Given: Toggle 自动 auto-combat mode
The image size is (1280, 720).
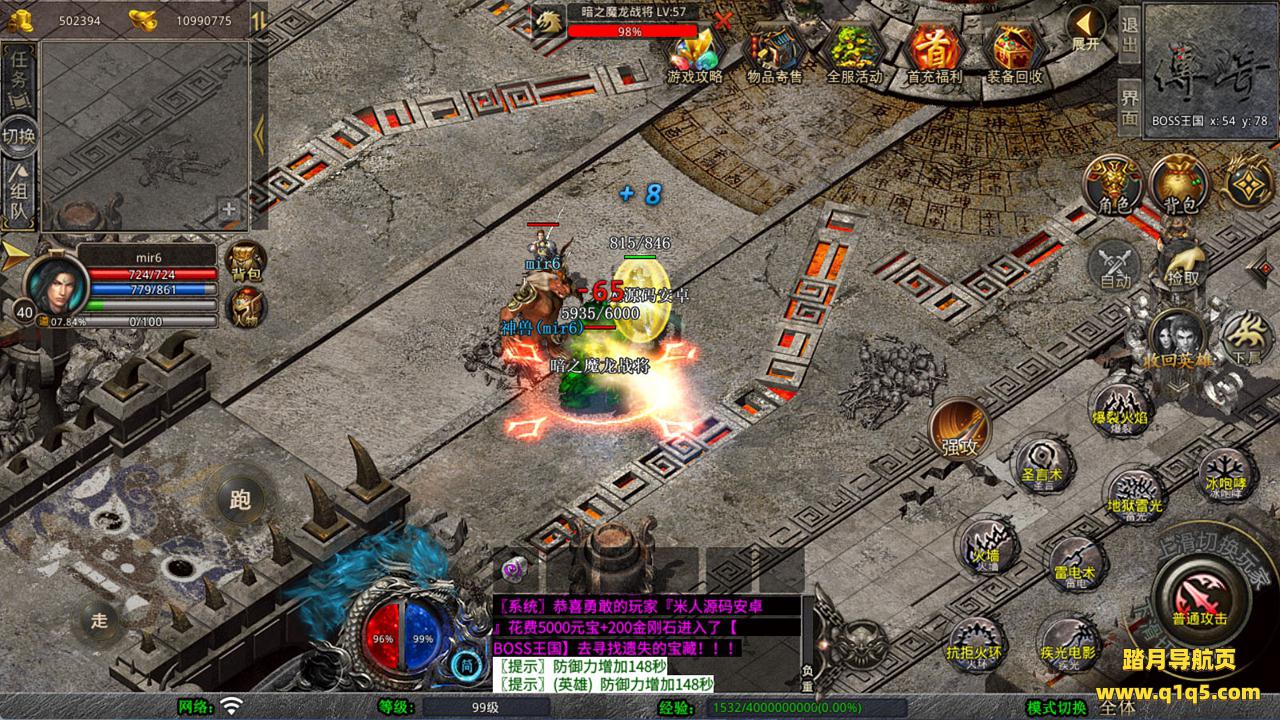Looking at the screenshot, I should (x=1115, y=267).
